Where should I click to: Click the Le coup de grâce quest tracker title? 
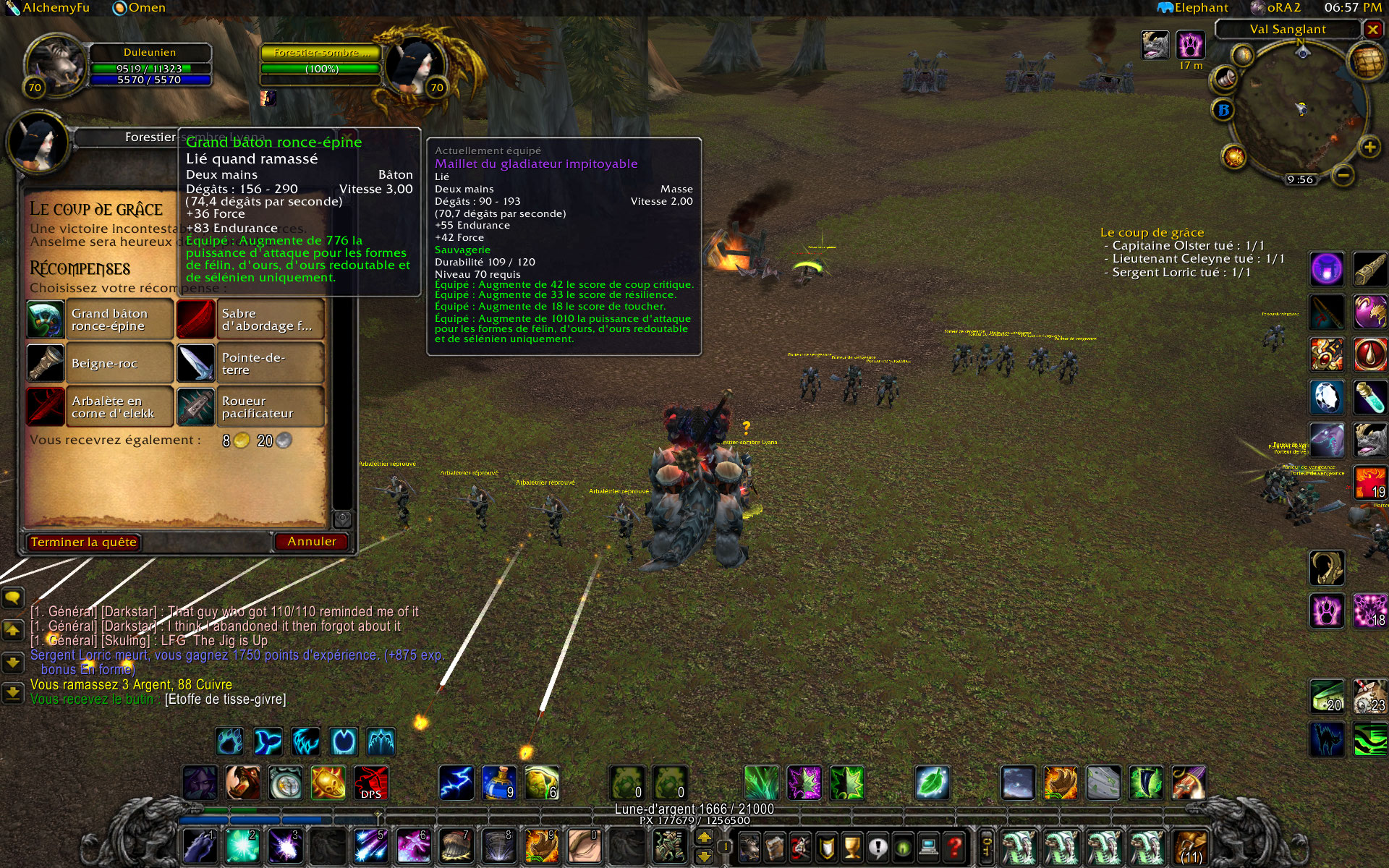(x=1152, y=232)
